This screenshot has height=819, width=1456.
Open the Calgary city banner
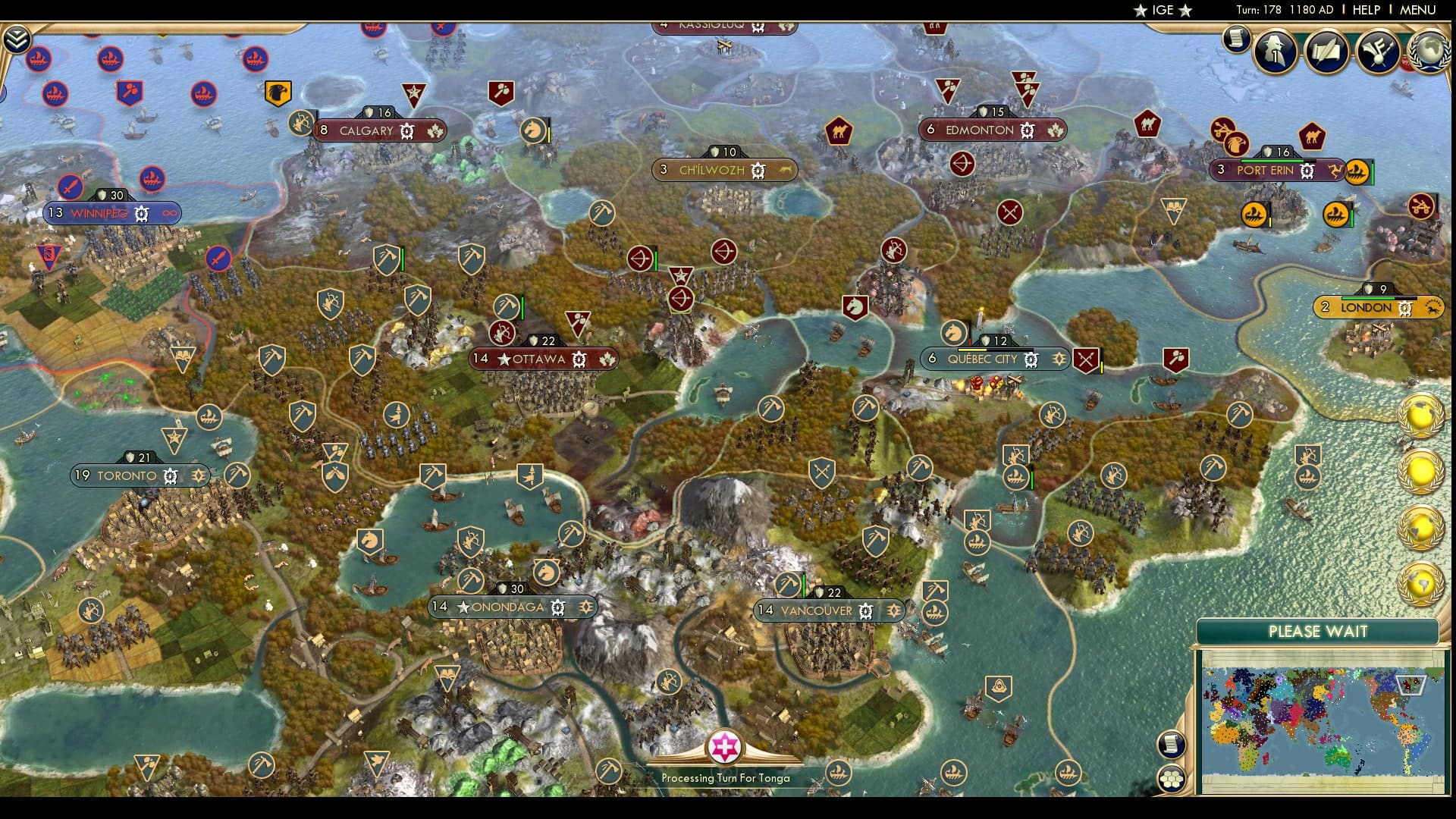pos(366,131)
